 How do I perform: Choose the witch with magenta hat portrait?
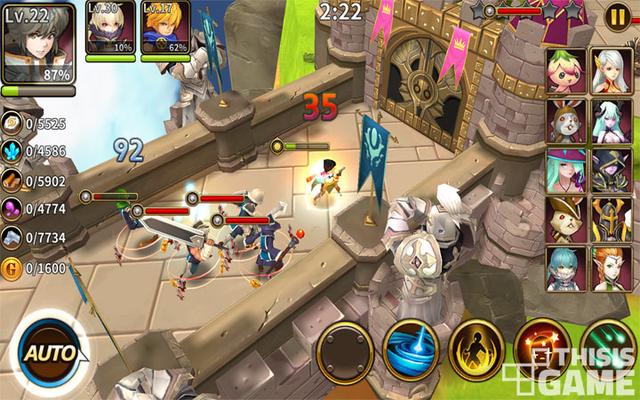(x=566, y=170)
